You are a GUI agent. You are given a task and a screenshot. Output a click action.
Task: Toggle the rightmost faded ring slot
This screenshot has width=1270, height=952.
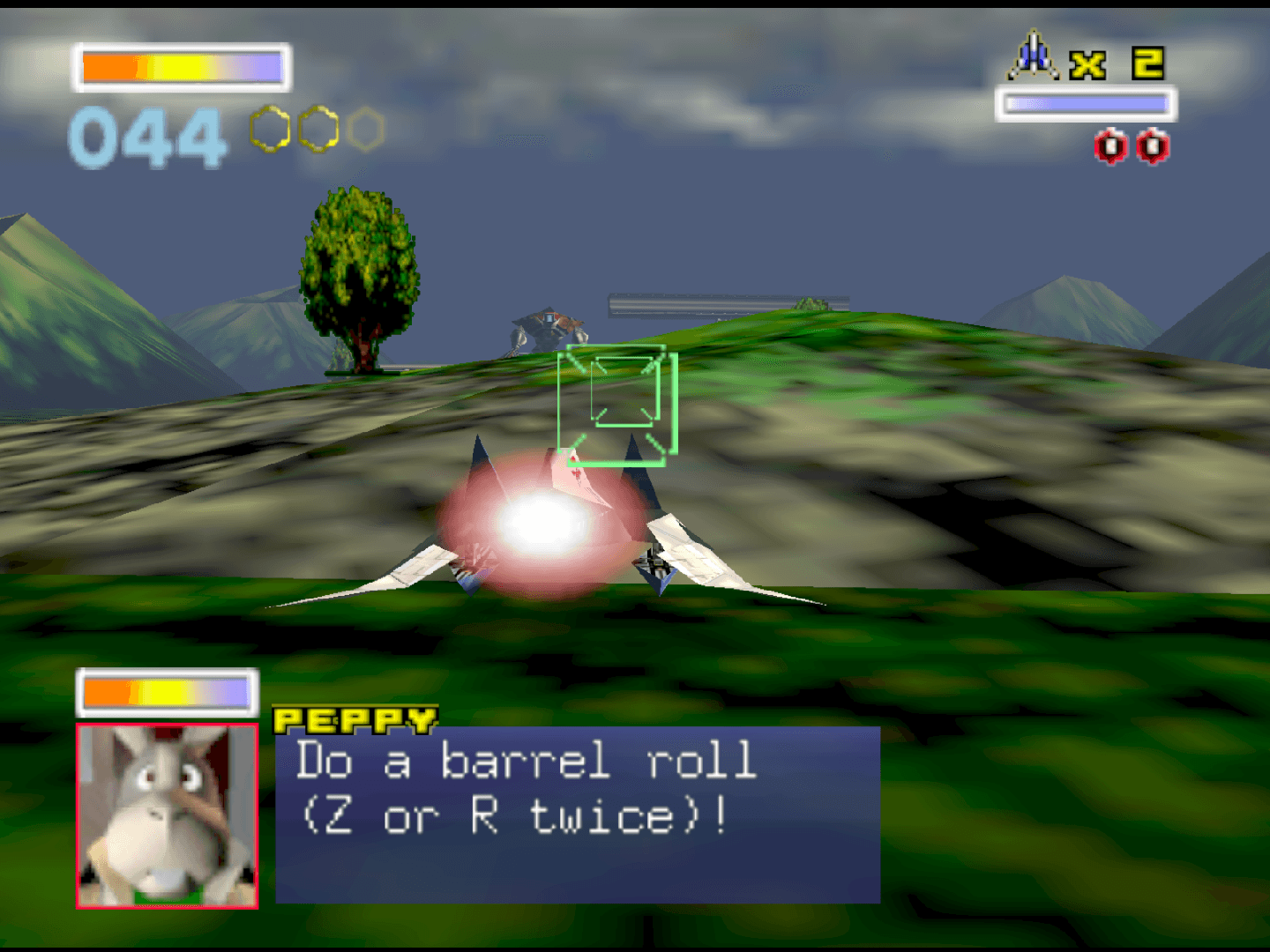(366, 129)
